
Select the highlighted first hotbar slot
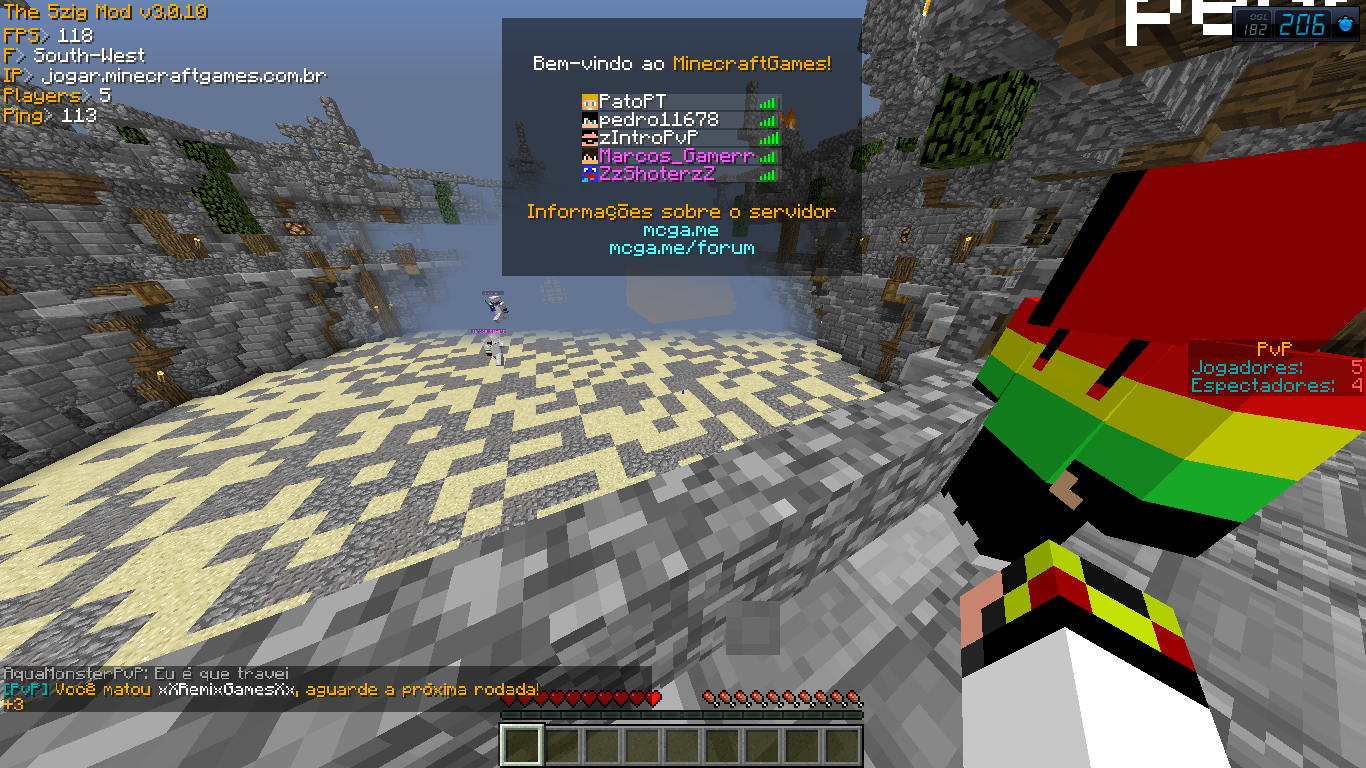(523, 746)
